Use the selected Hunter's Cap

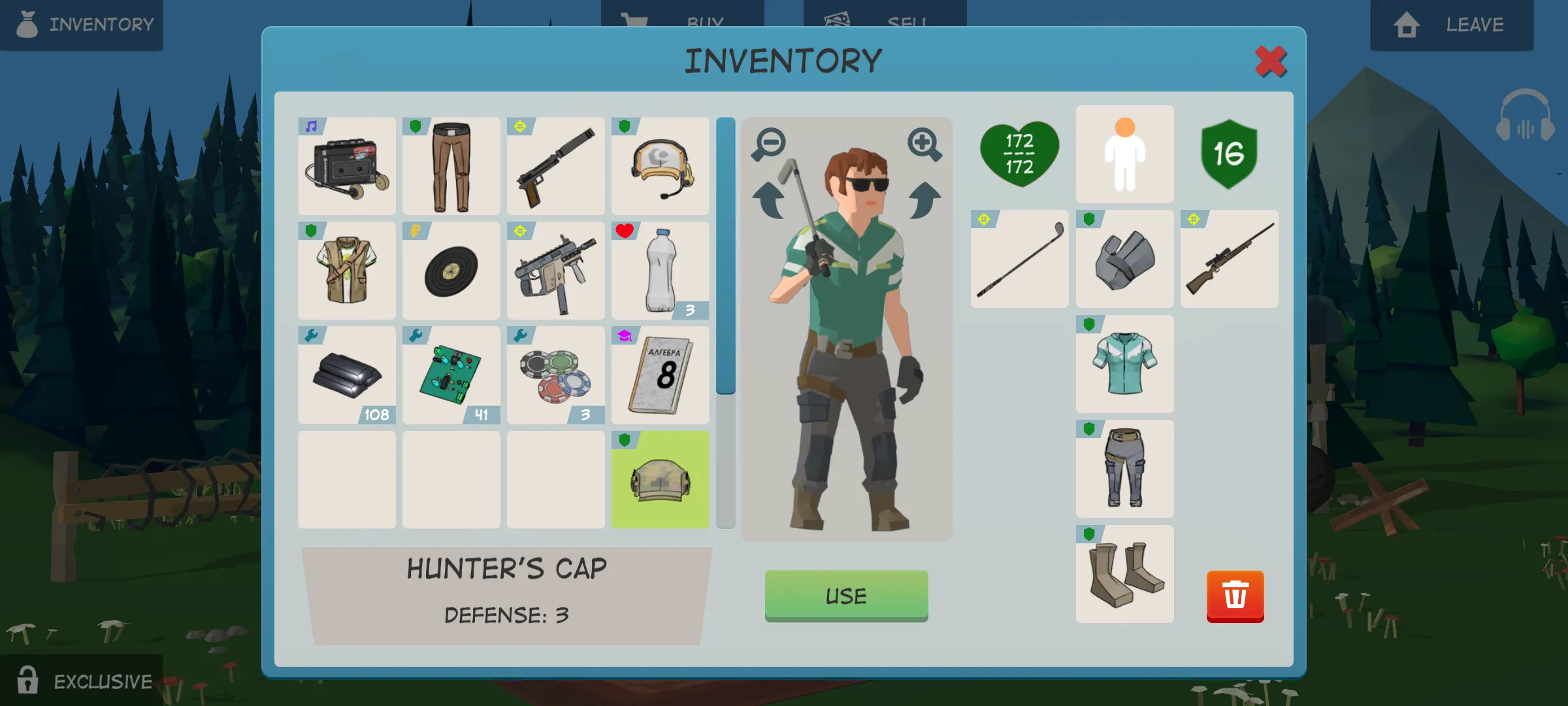[x=846, y=595]
